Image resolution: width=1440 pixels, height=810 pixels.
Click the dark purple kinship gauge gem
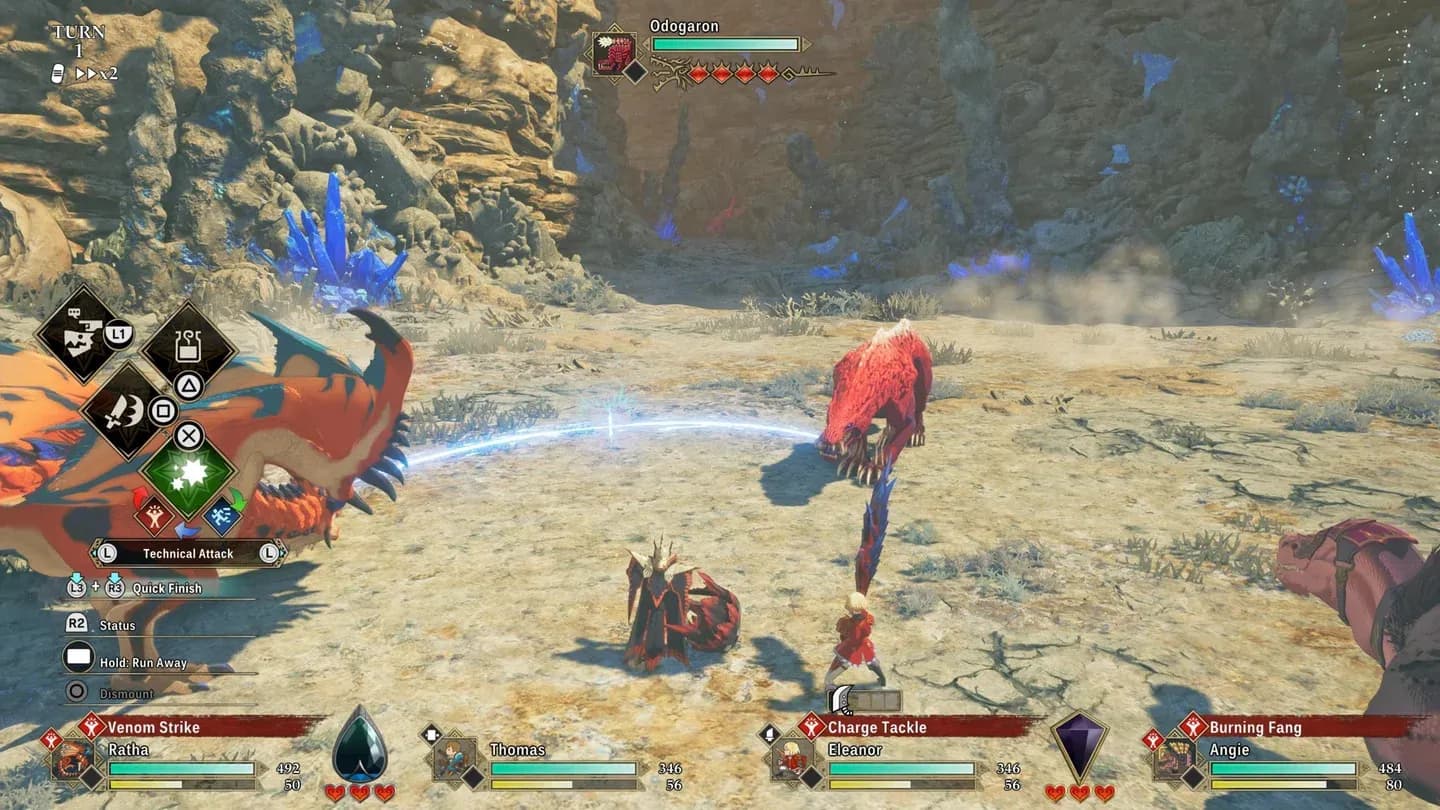point(1080,747)
